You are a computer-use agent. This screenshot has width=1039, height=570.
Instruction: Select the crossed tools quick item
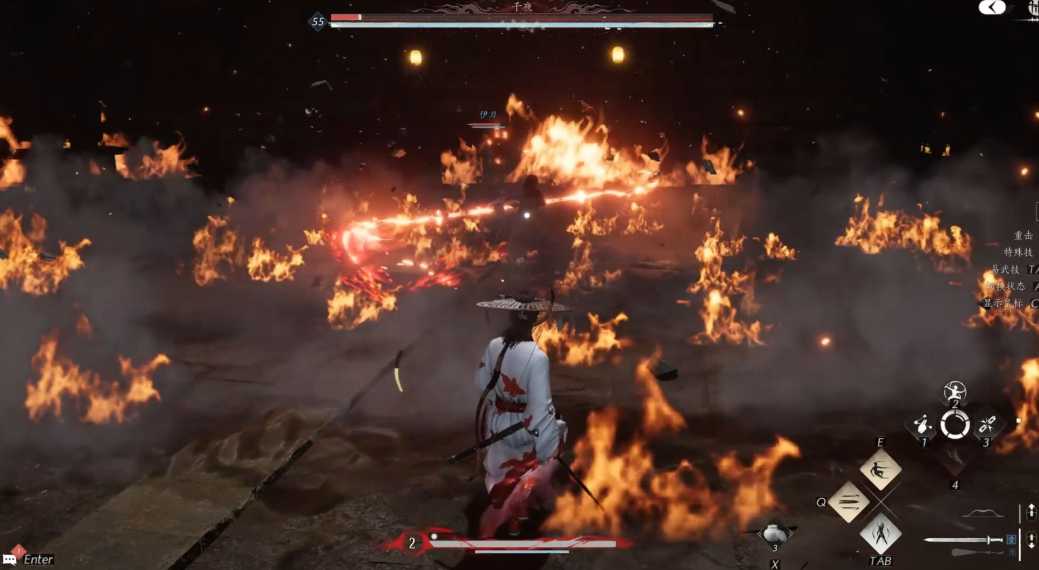tap(987, 424)
